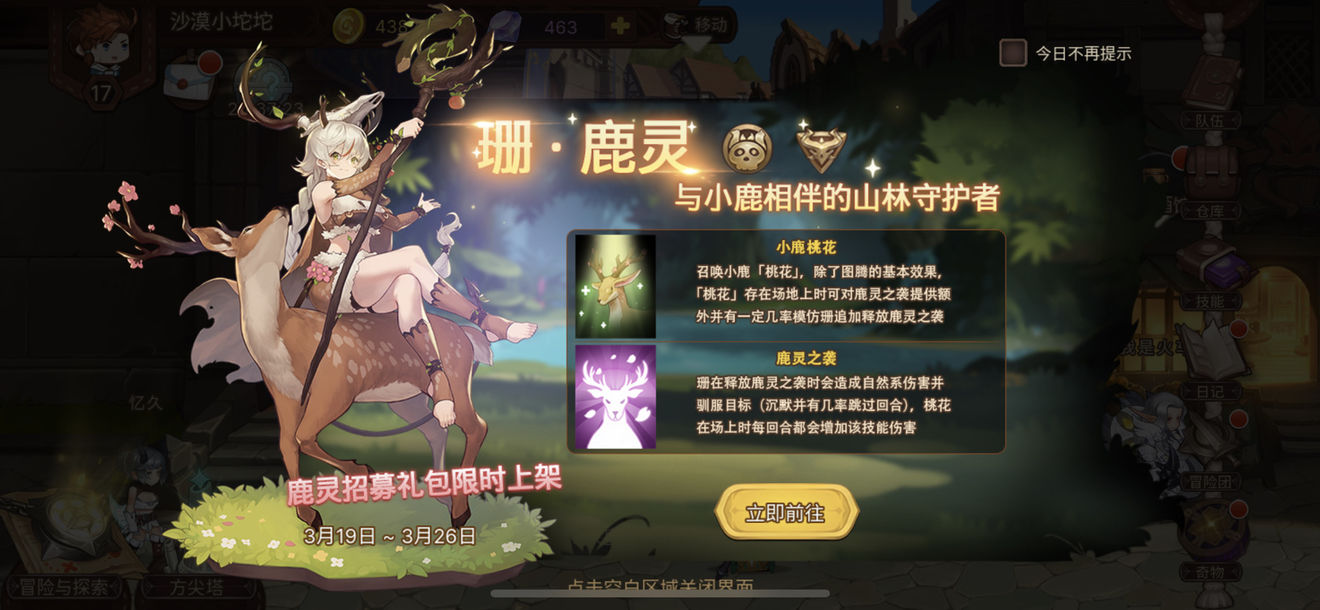The width and height of the screenshot is (1320, 610).
Task: Switch to the 冒险与探索 tab
Action: [65, 587]
